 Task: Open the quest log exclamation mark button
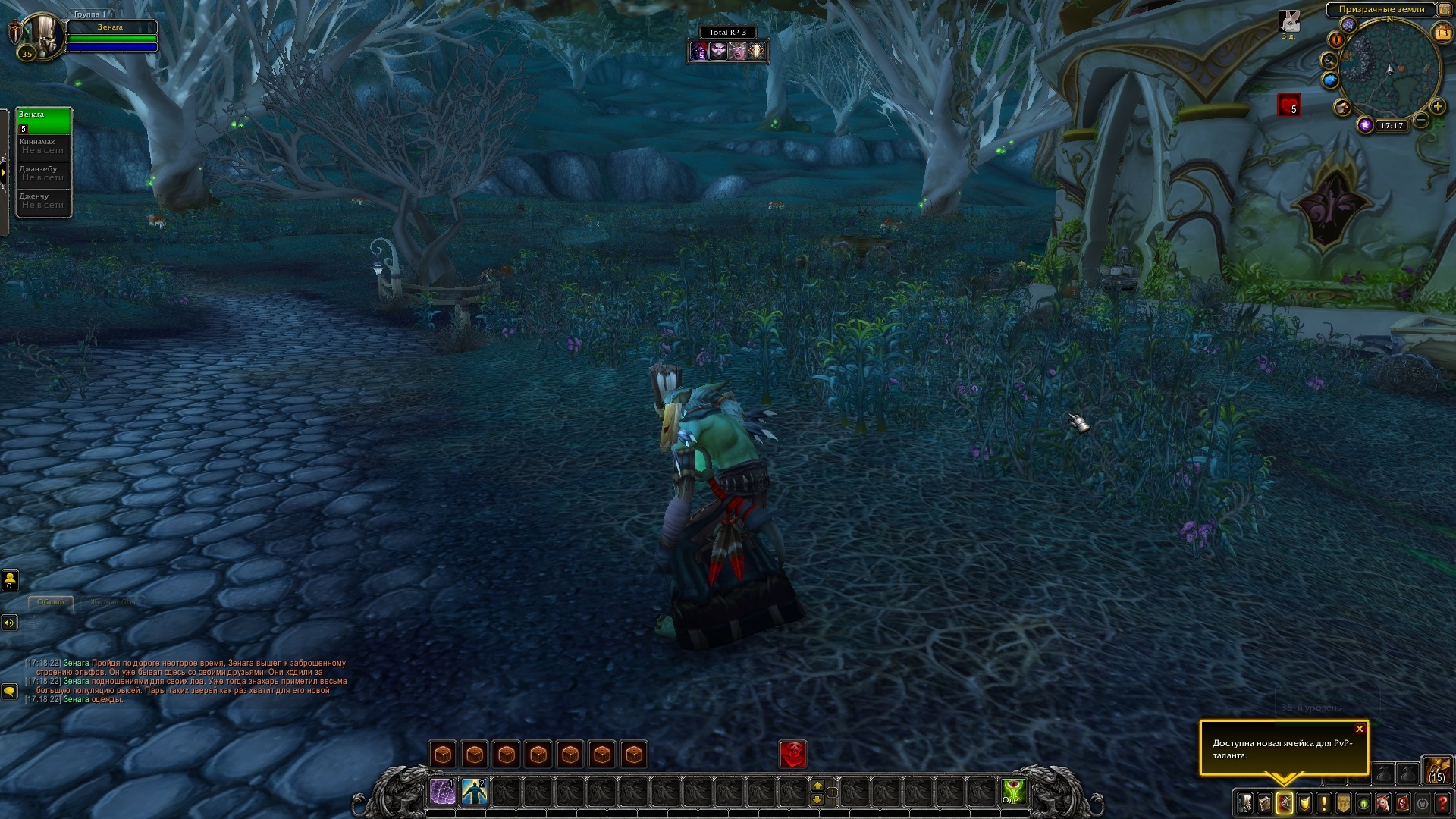tap(1324, 803)
